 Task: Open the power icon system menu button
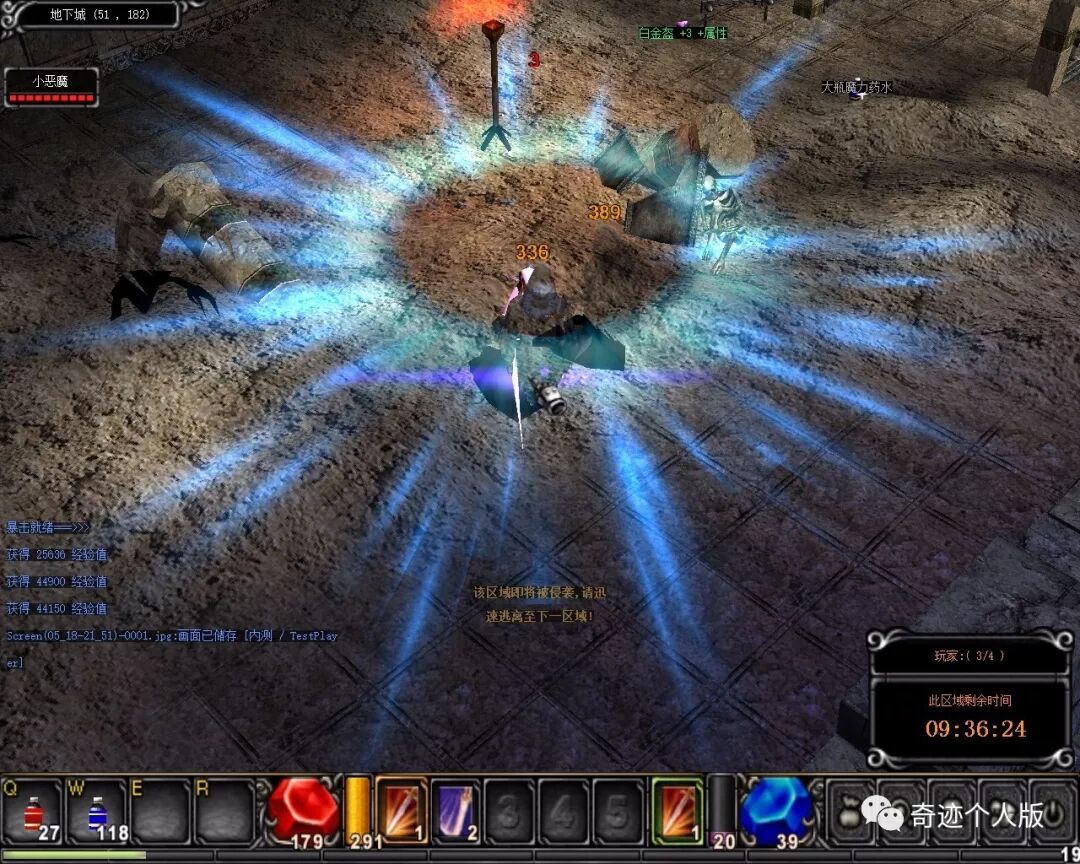1052,811
